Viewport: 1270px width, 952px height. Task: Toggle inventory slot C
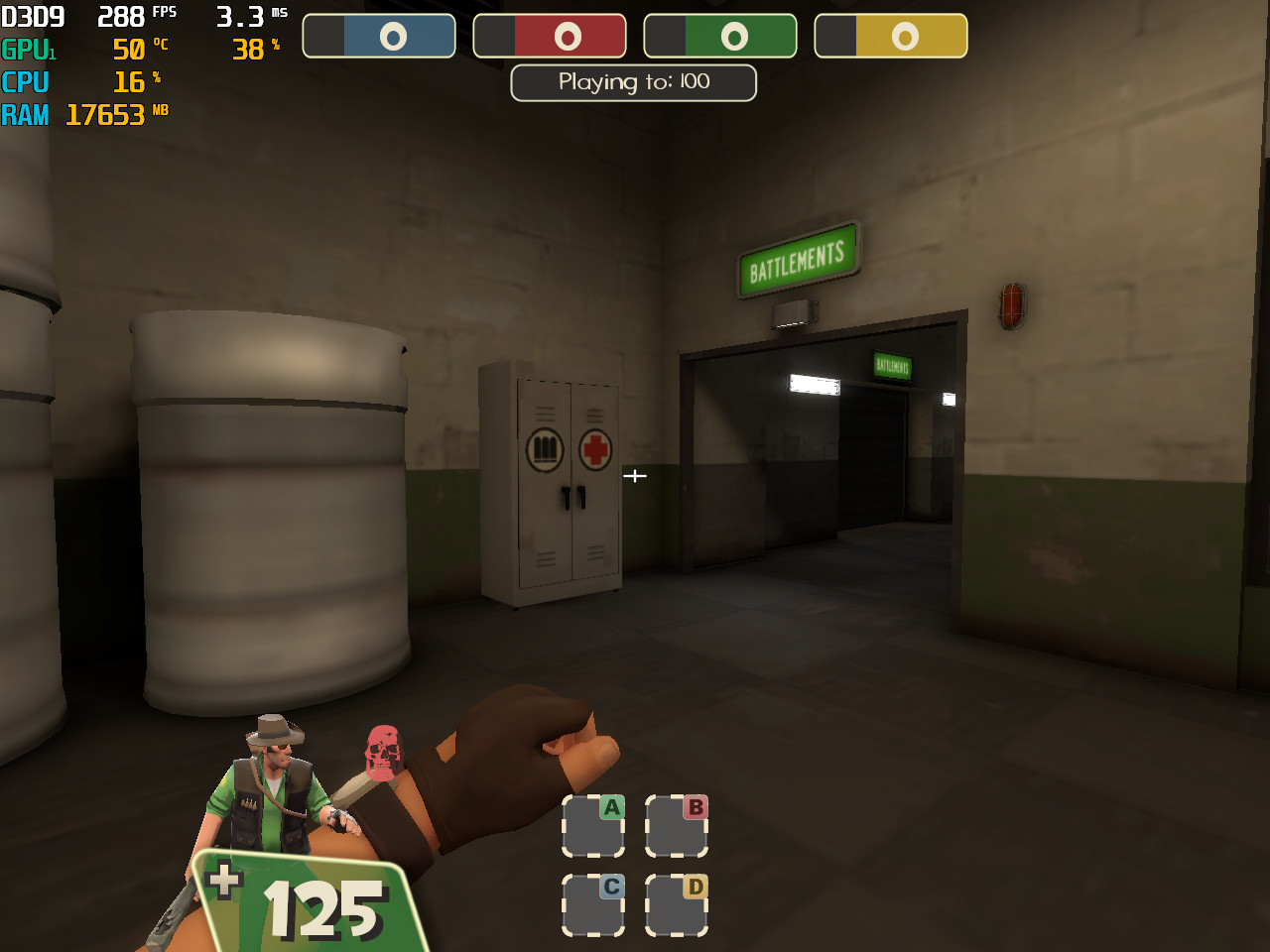593,901
